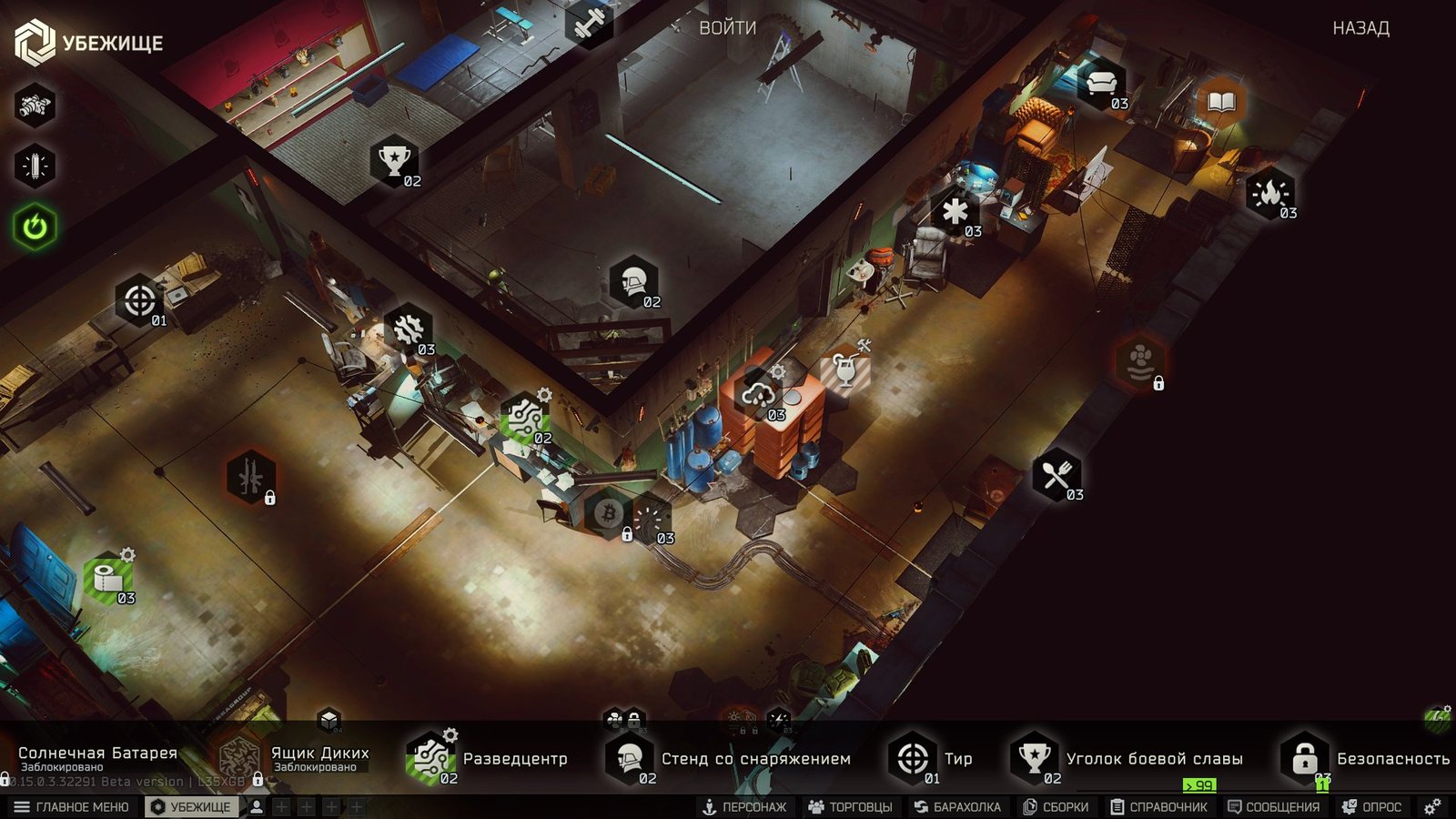The image size is (1456, 819).
Task: Show the СБОРКИ presets
Action: (x=1056, y=807)
